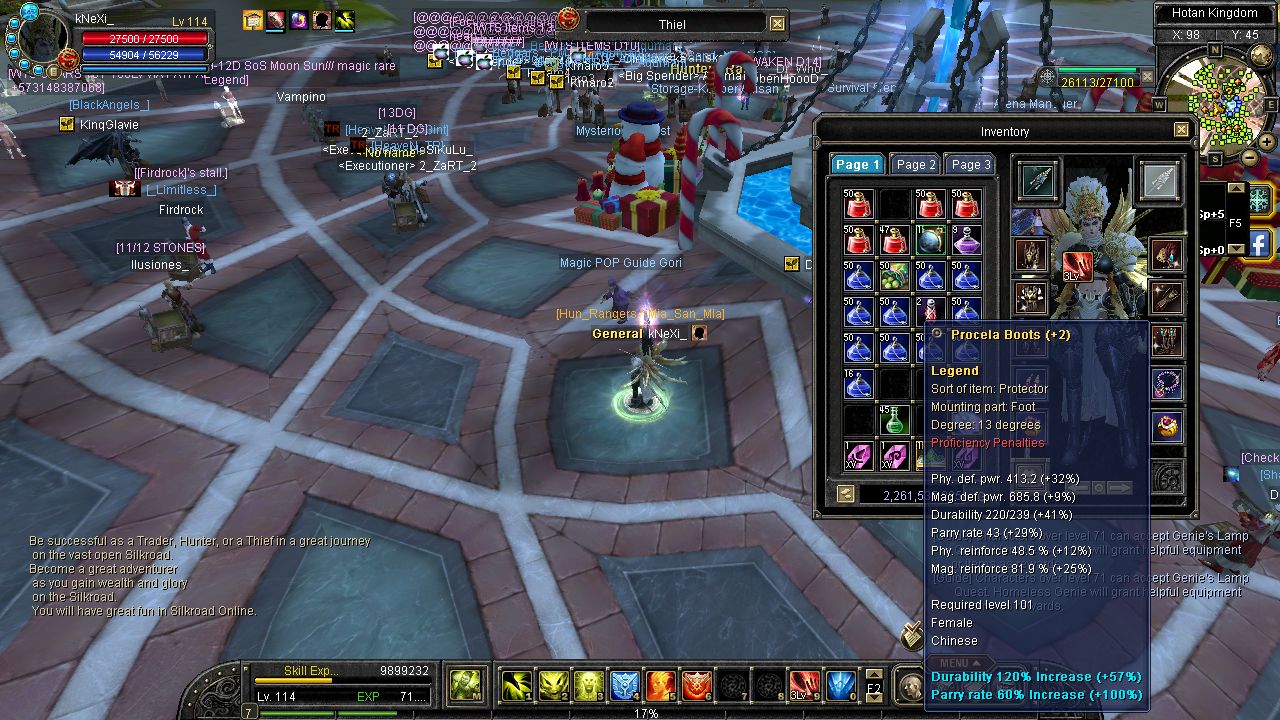Click the green character icon beside the hotbar
The width and height of the screenshot is (1280, 720).
click(x=464, y=685)
